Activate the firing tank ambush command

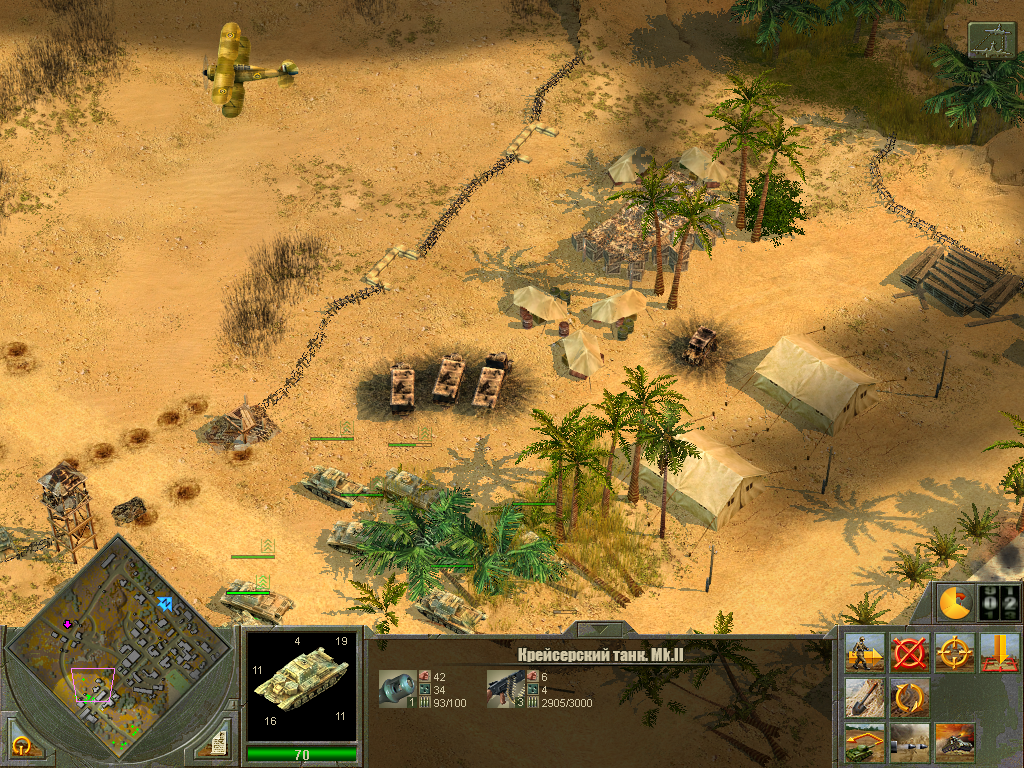click(x=954, y=742)
